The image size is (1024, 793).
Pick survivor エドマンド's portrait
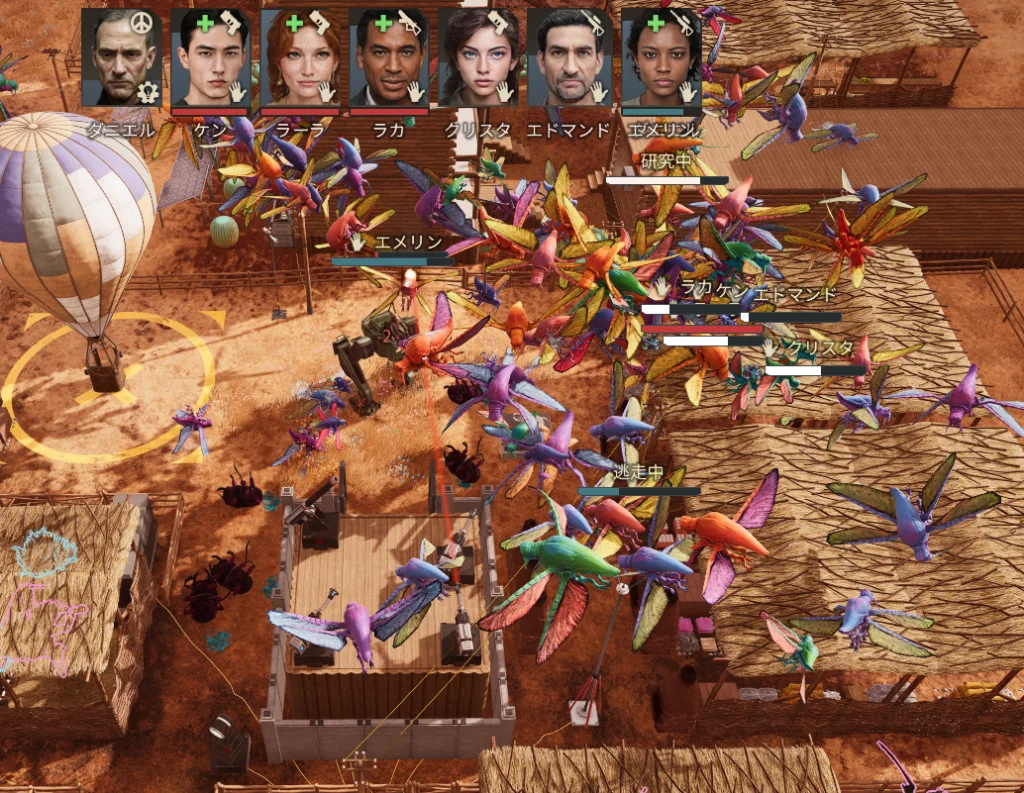(x=566, y=58)
